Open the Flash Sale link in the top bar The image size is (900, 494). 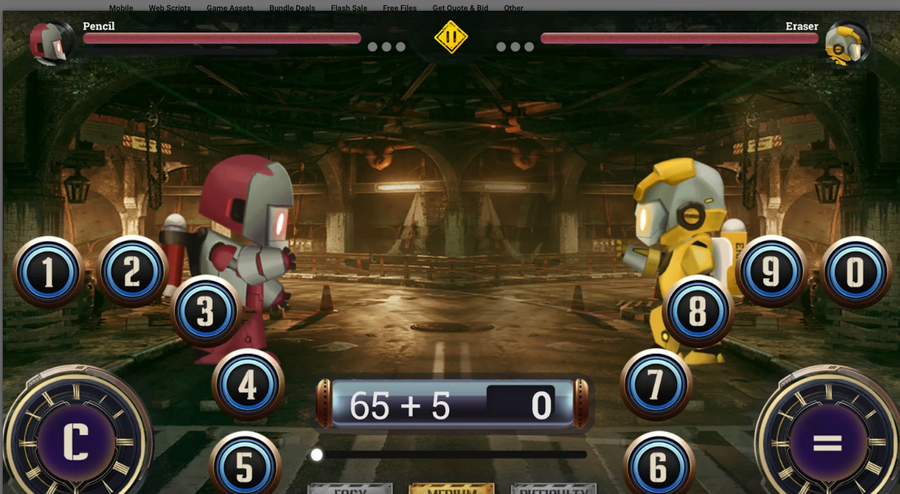click(348, 8)
